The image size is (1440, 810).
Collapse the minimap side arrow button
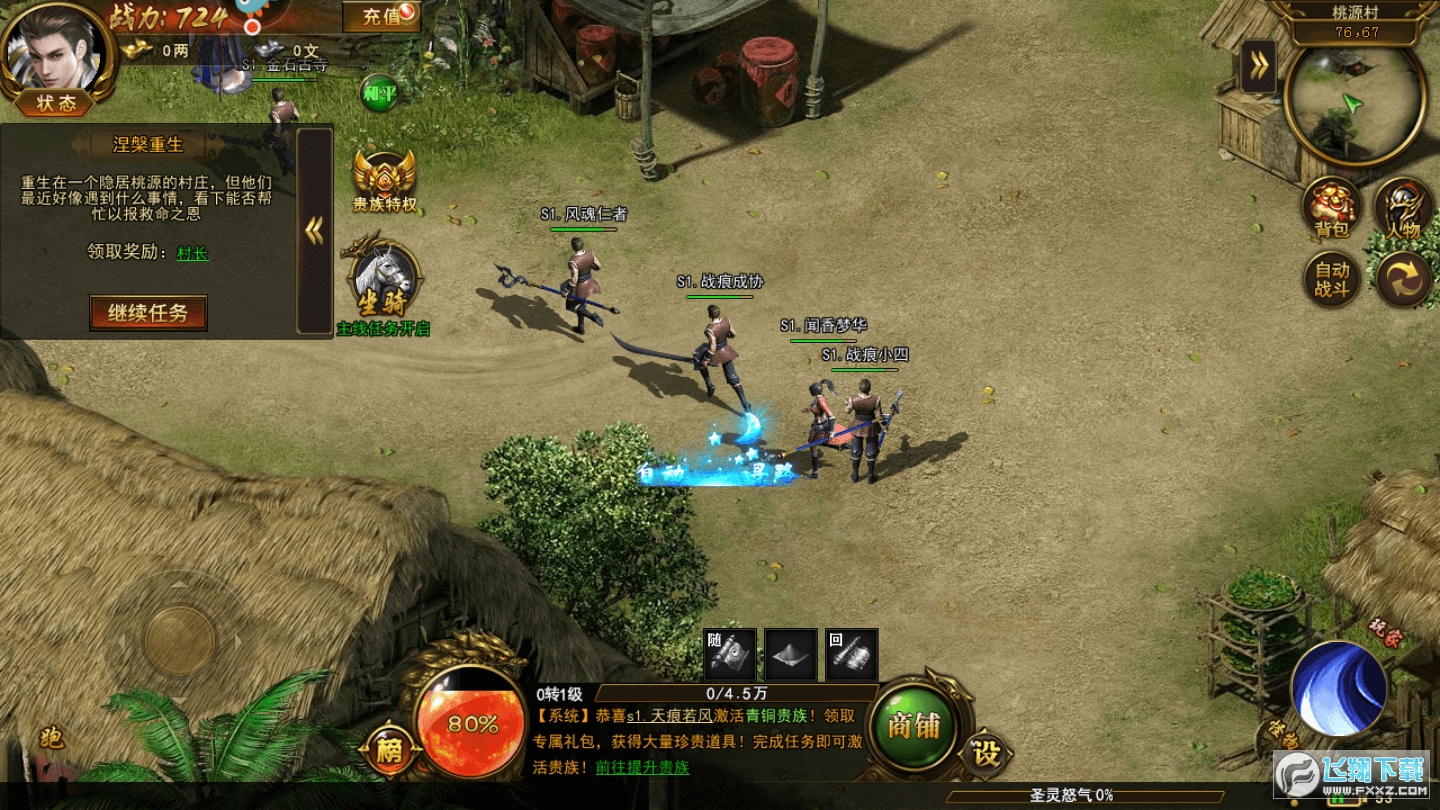coord(1258,67)
